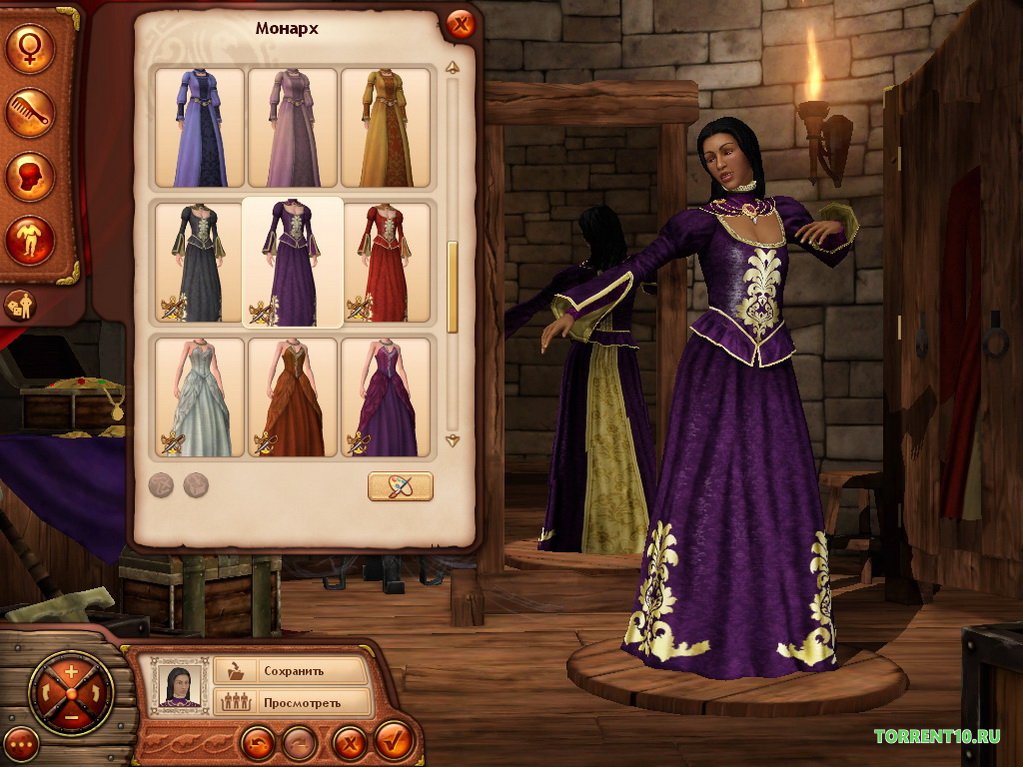Screen dimensions: 1023x767
Task: Randomize the Sim with the dice icon
Action: click(x=21, y=304)
